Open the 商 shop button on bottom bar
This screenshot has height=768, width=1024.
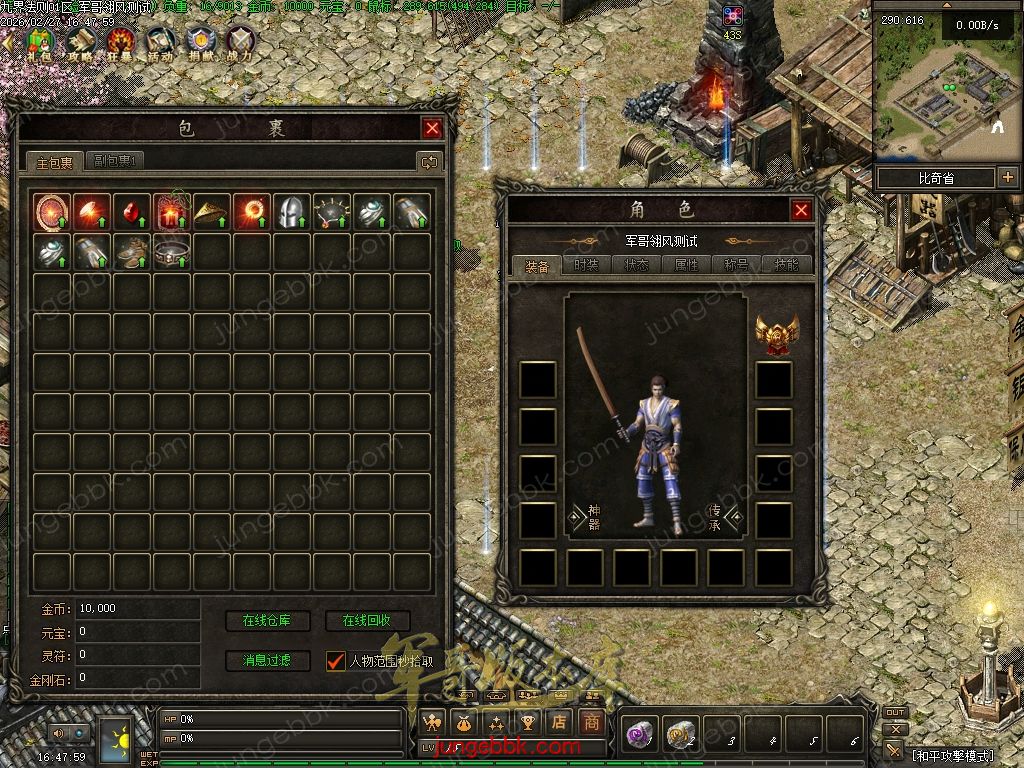coord(591,722)
